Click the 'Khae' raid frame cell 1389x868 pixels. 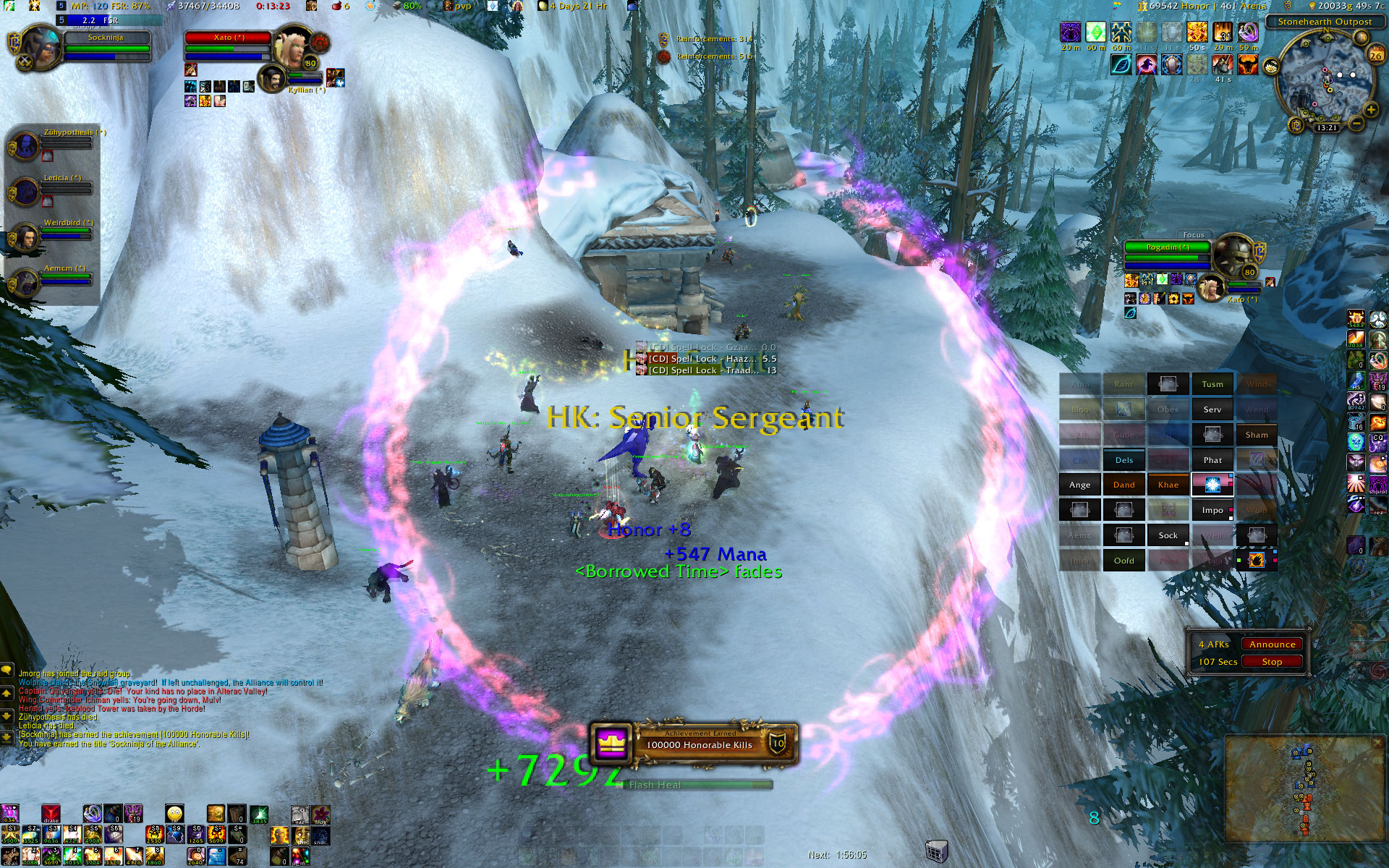(1168, 485)
